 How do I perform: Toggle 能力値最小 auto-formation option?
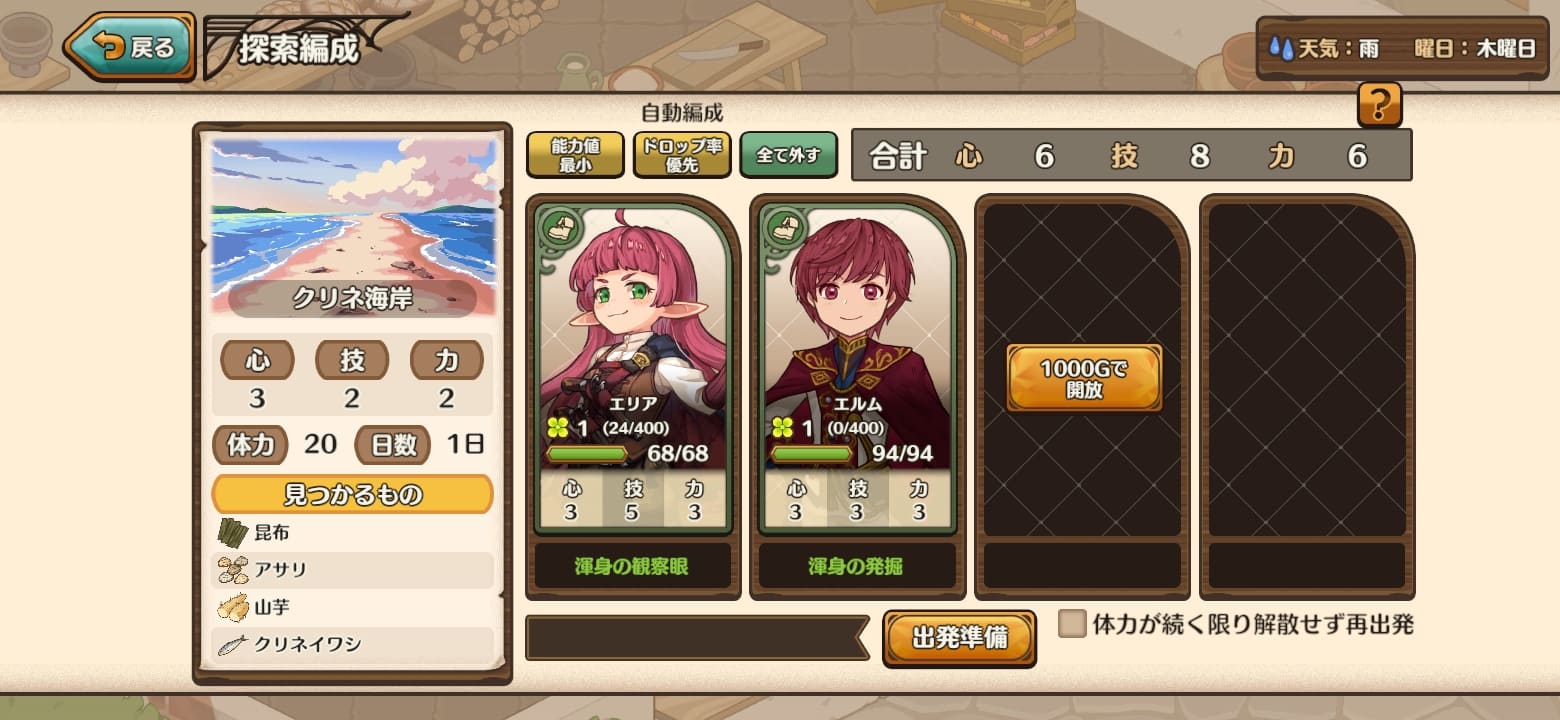coord(574,155)
